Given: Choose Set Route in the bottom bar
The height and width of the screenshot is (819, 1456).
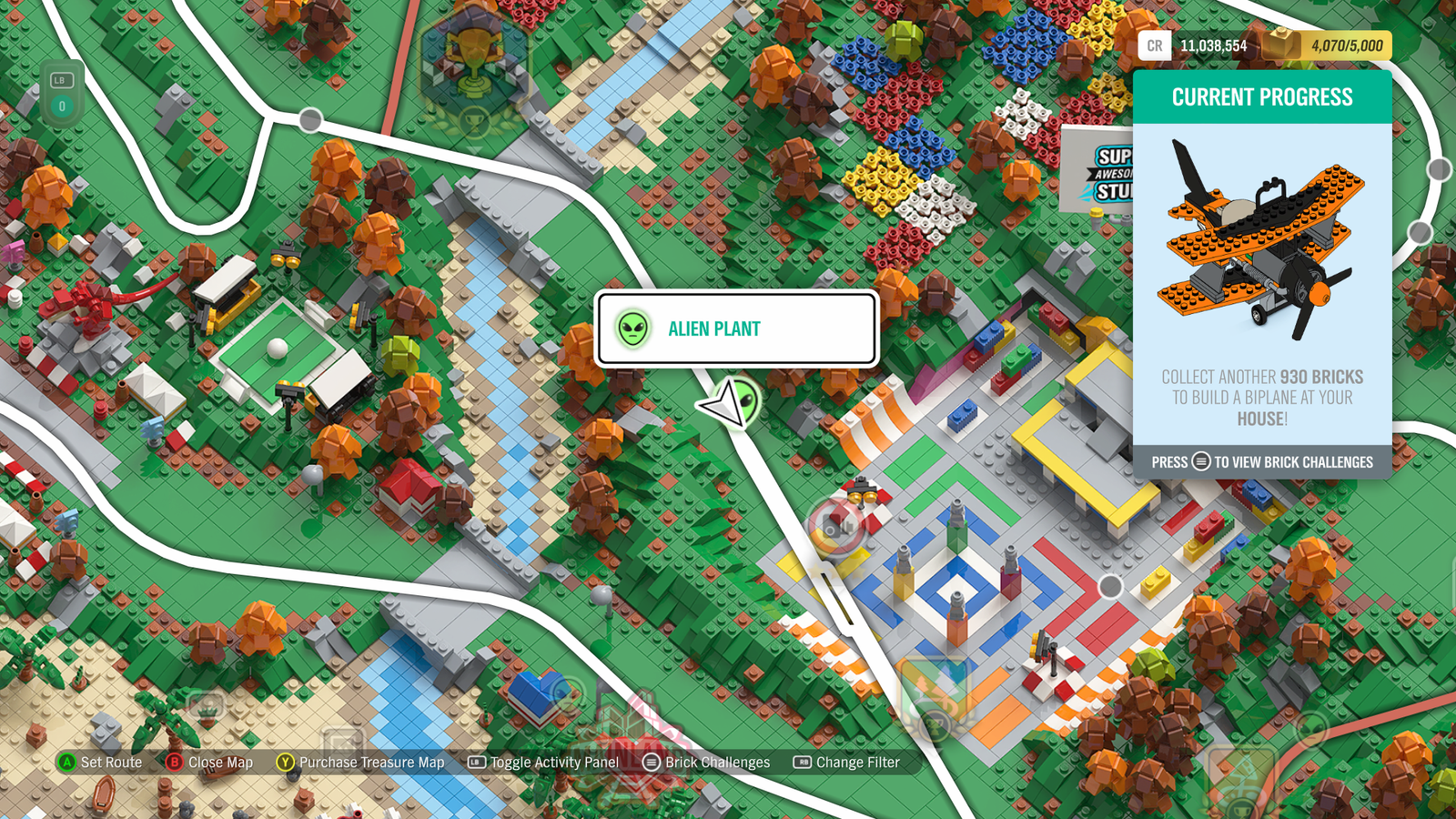Looking at the screenshot, I should point(100,763).
